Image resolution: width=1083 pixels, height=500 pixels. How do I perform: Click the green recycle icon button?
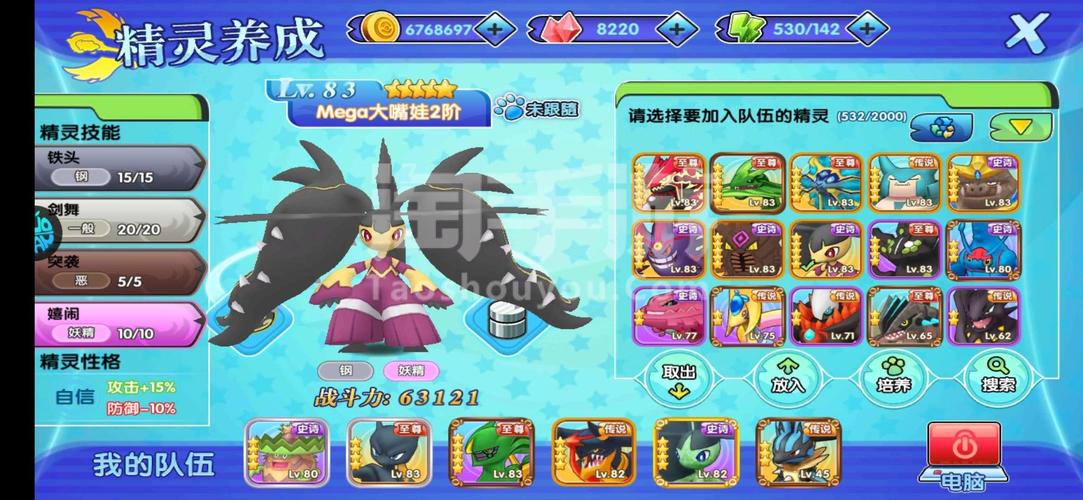tap(943, 127)
